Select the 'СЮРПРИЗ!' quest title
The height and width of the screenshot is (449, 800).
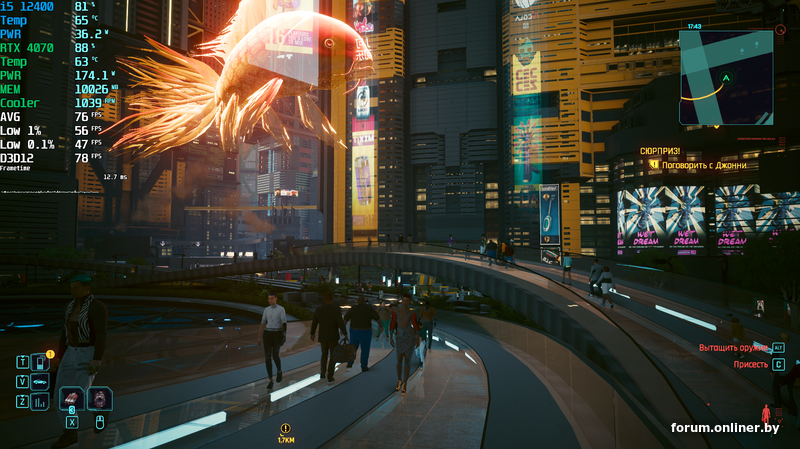tap(660, 151)
